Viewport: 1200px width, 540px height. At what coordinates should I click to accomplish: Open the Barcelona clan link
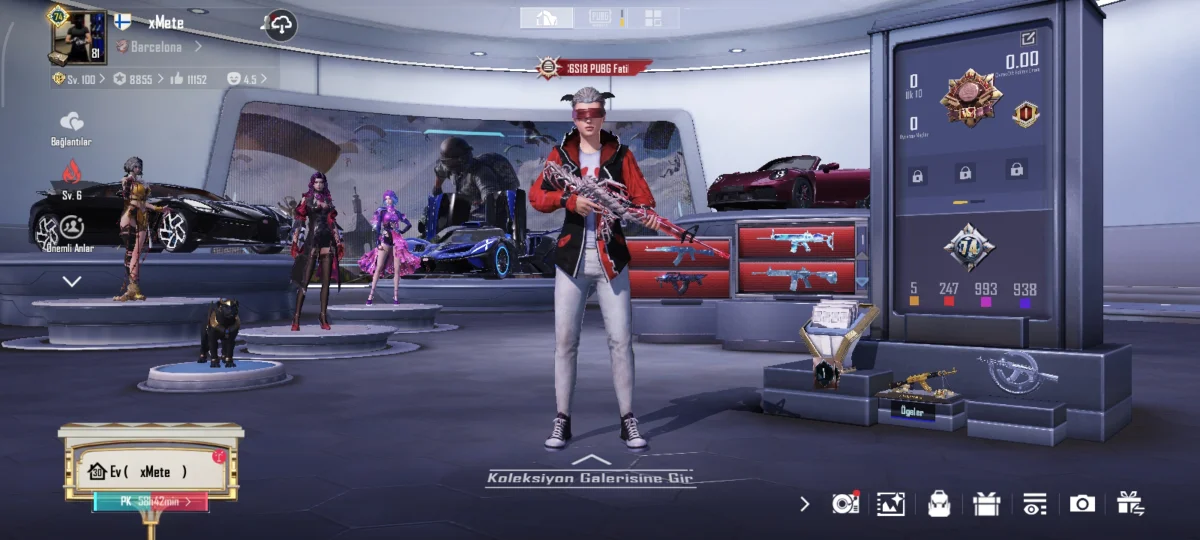(x=157, y=46)
